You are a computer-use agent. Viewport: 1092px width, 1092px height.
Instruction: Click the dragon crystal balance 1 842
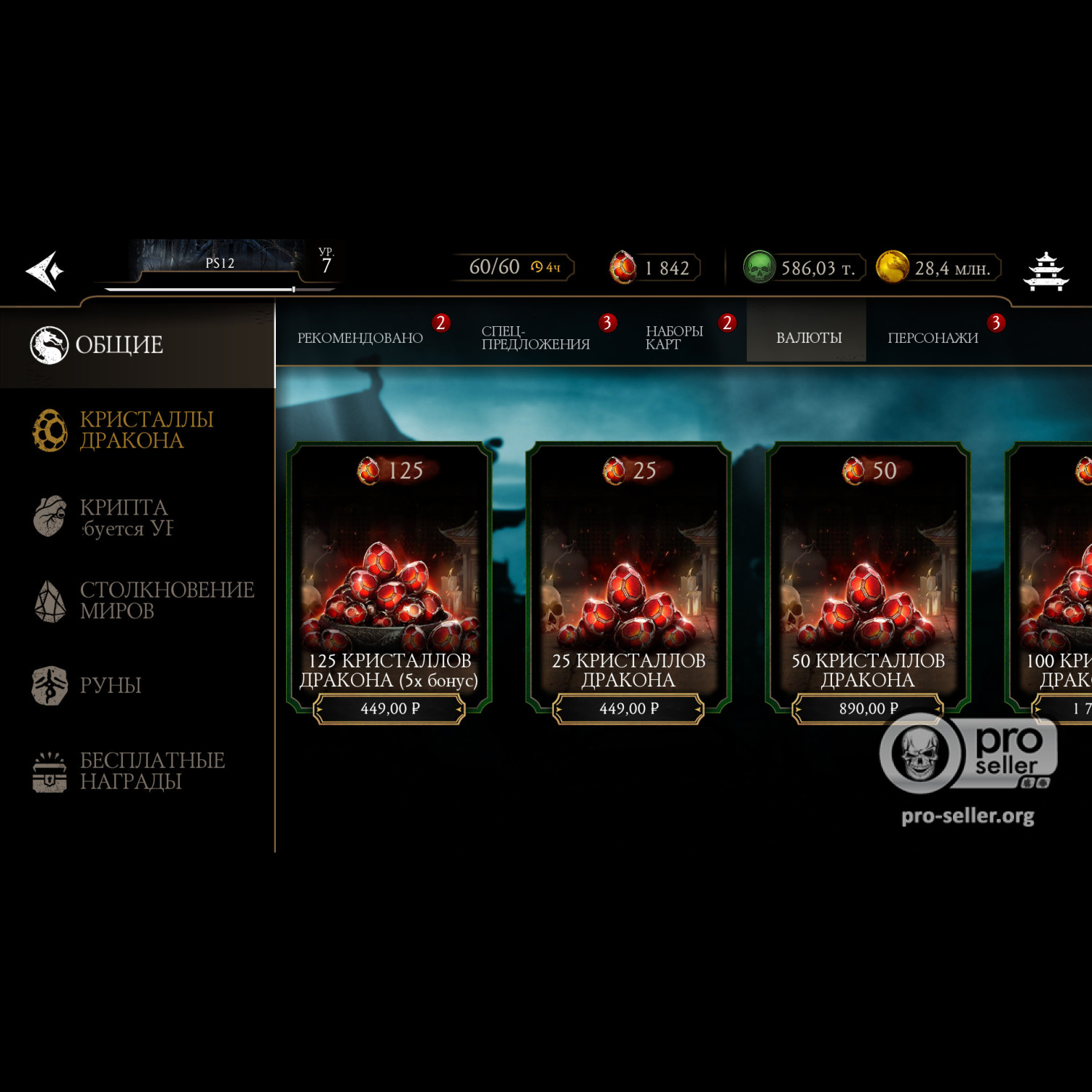[655, 268]
